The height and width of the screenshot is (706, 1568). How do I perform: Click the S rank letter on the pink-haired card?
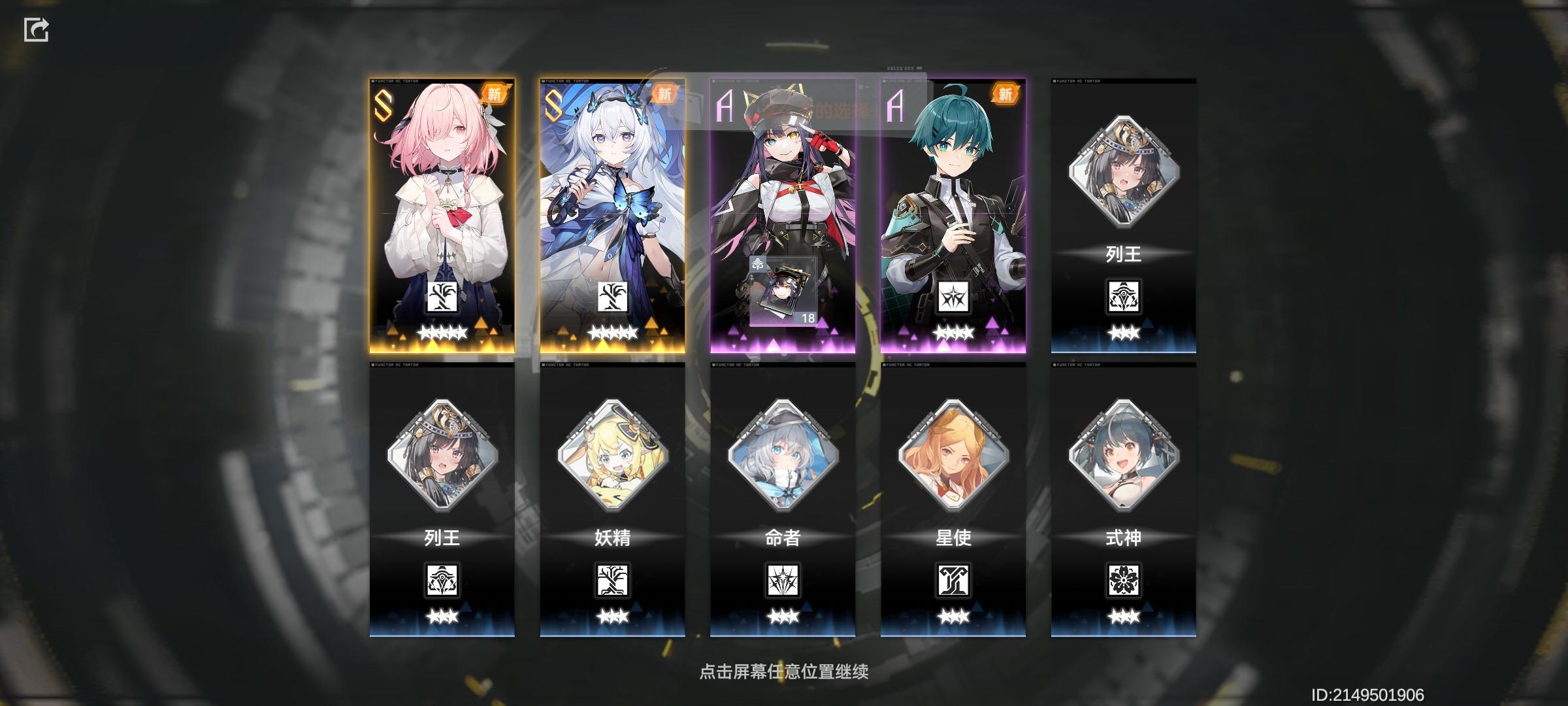(383, 105)
